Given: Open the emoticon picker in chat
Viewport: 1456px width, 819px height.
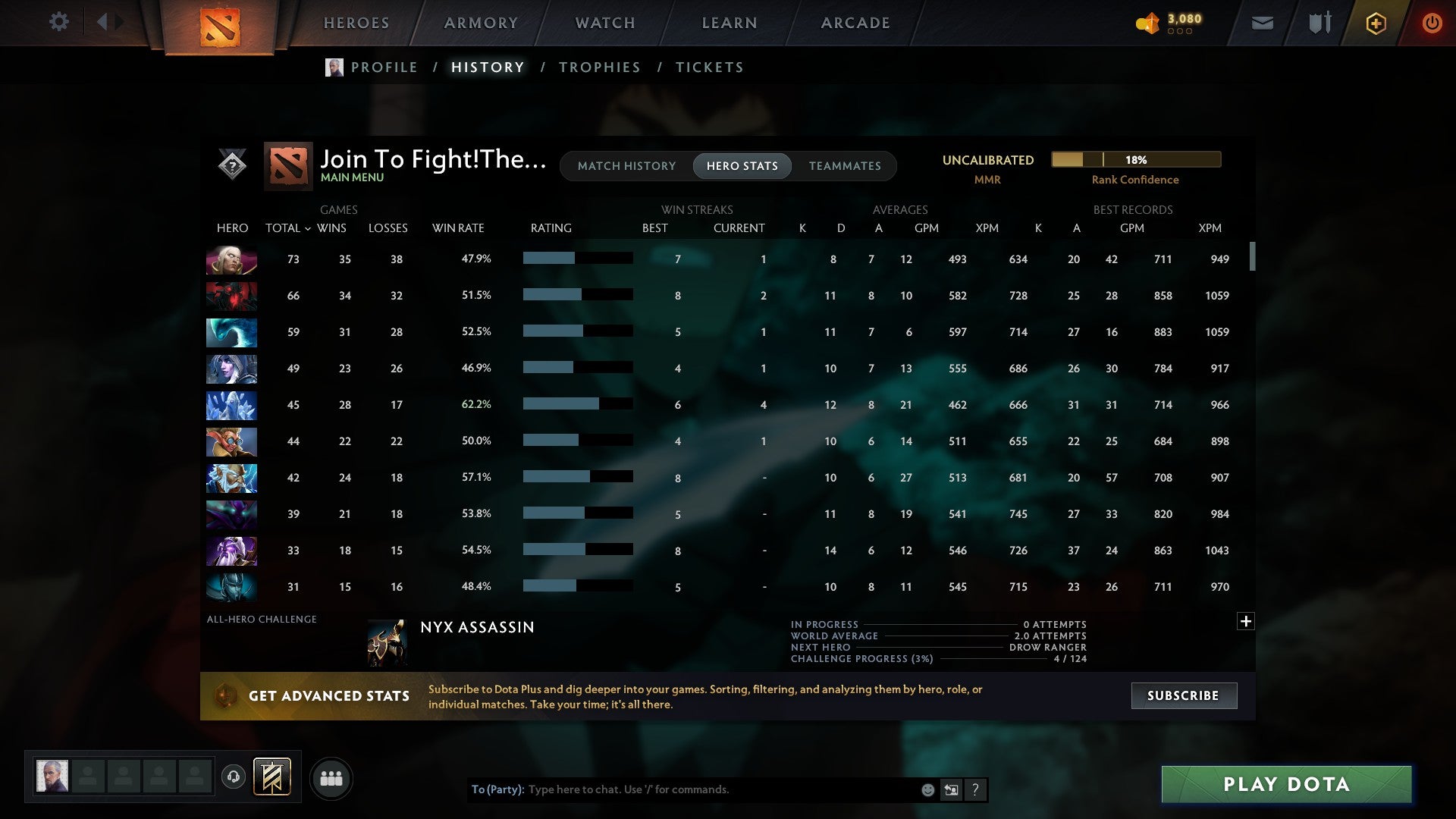Looking at the screenshot, I should click(x=927, y=789).
